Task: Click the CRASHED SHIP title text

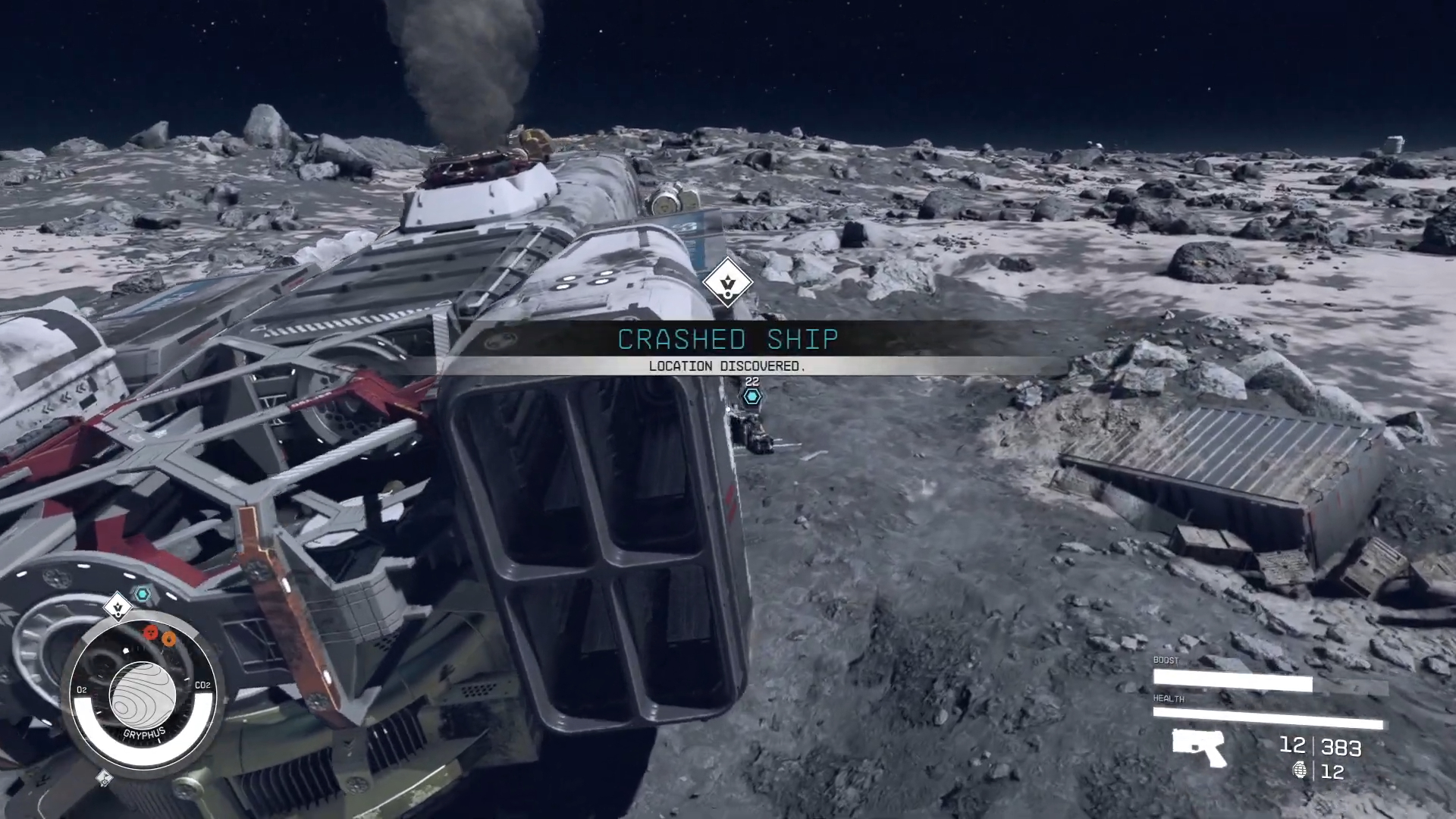Action: click(x=728, y=340)
